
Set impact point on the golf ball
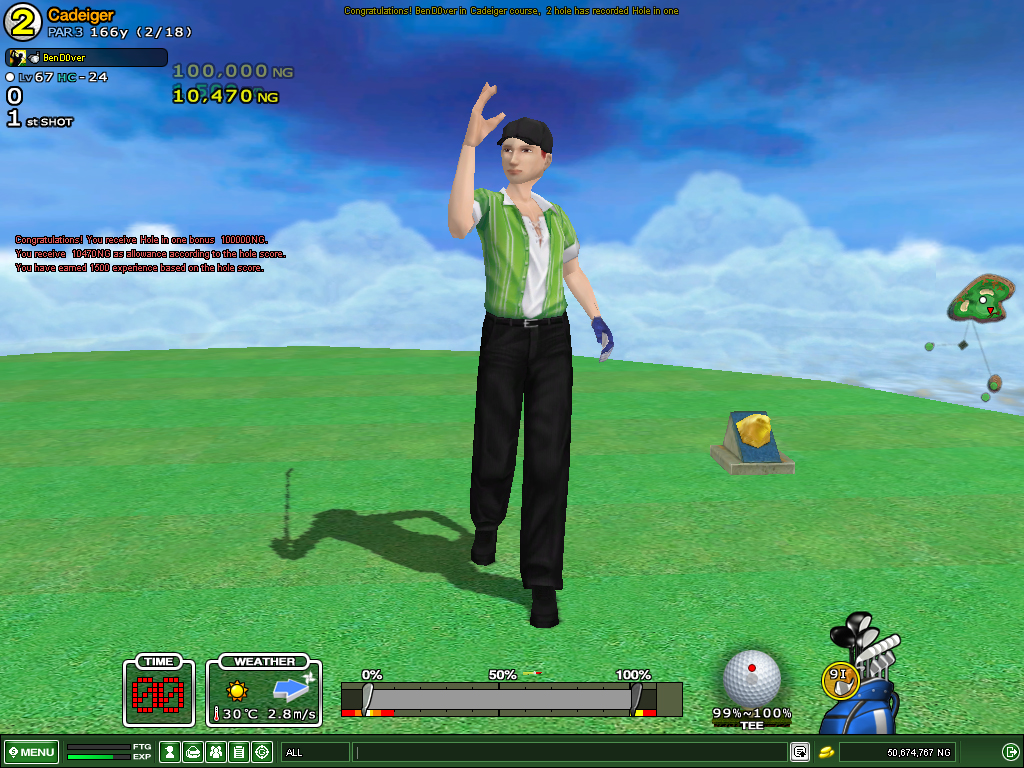752,677
